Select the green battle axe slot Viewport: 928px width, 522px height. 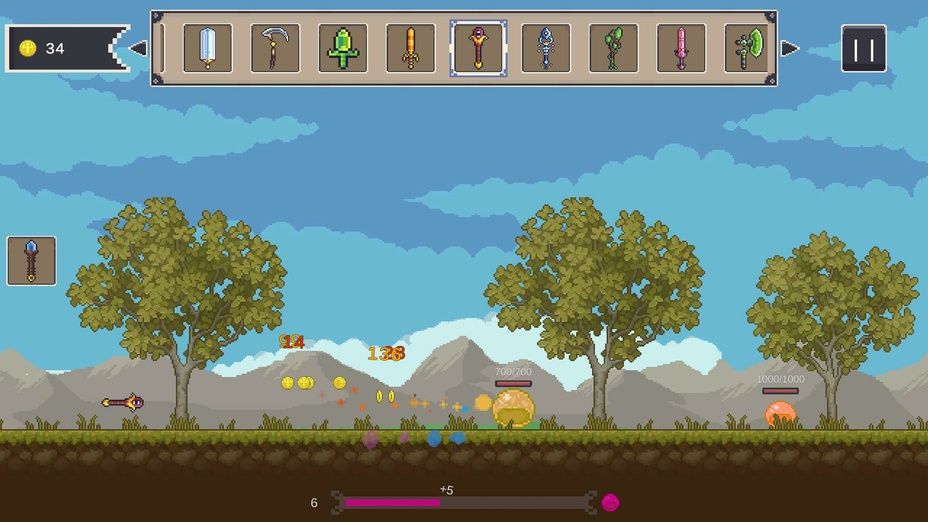(x=748, y=48)
